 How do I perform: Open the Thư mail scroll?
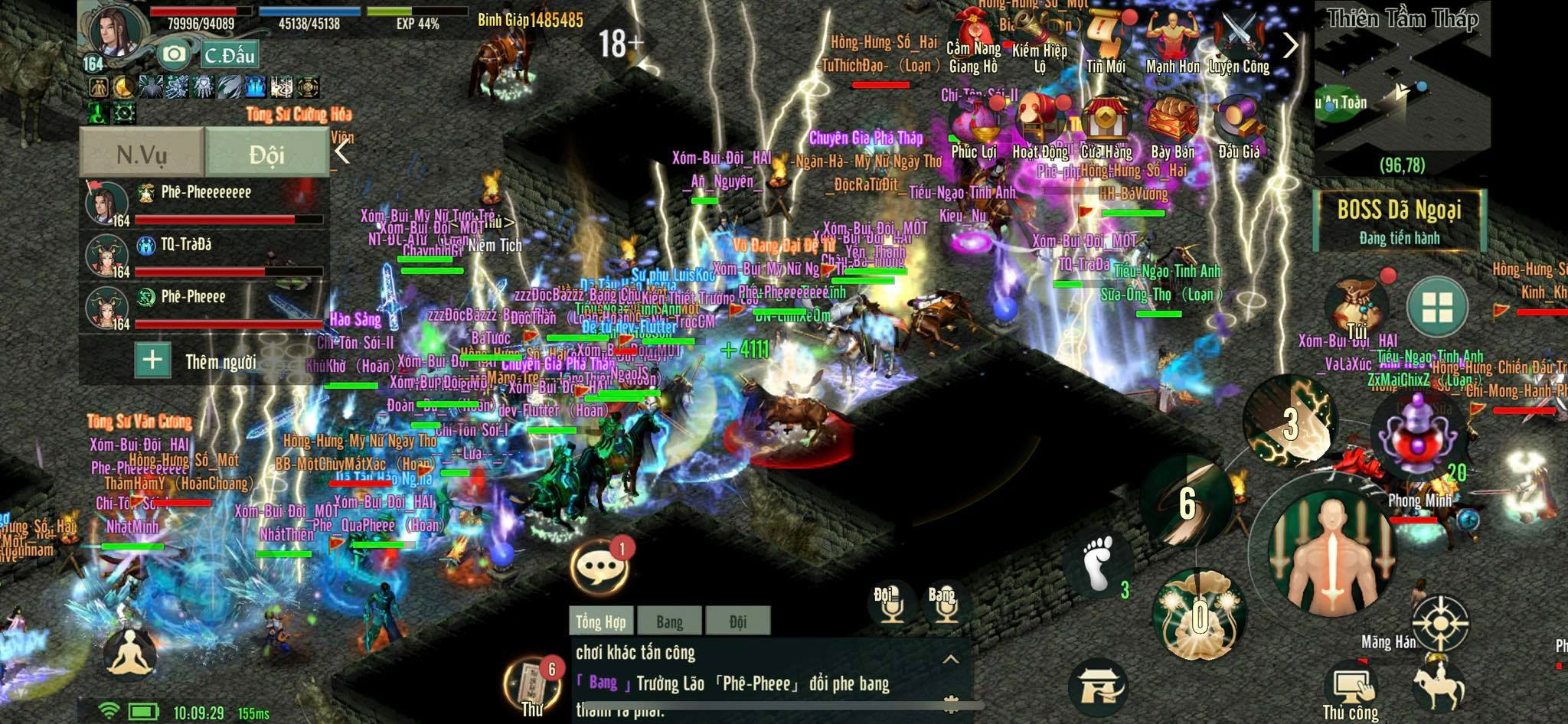click(532, 685)
